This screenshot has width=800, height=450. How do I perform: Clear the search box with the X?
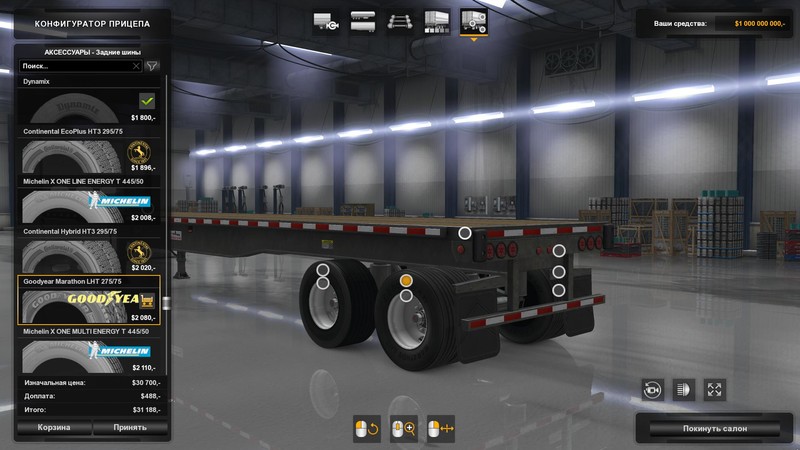136,66
